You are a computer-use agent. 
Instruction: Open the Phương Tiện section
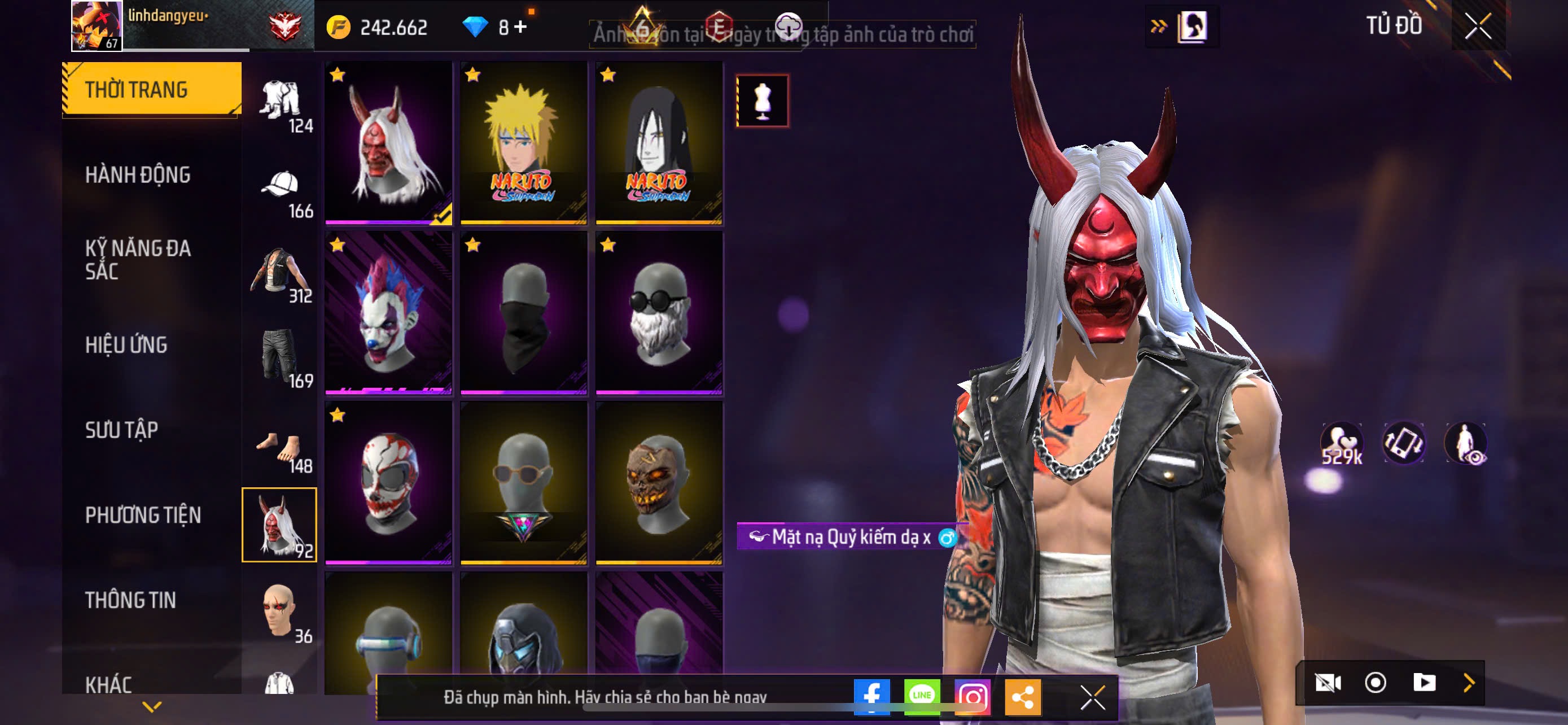coord(142,516)
